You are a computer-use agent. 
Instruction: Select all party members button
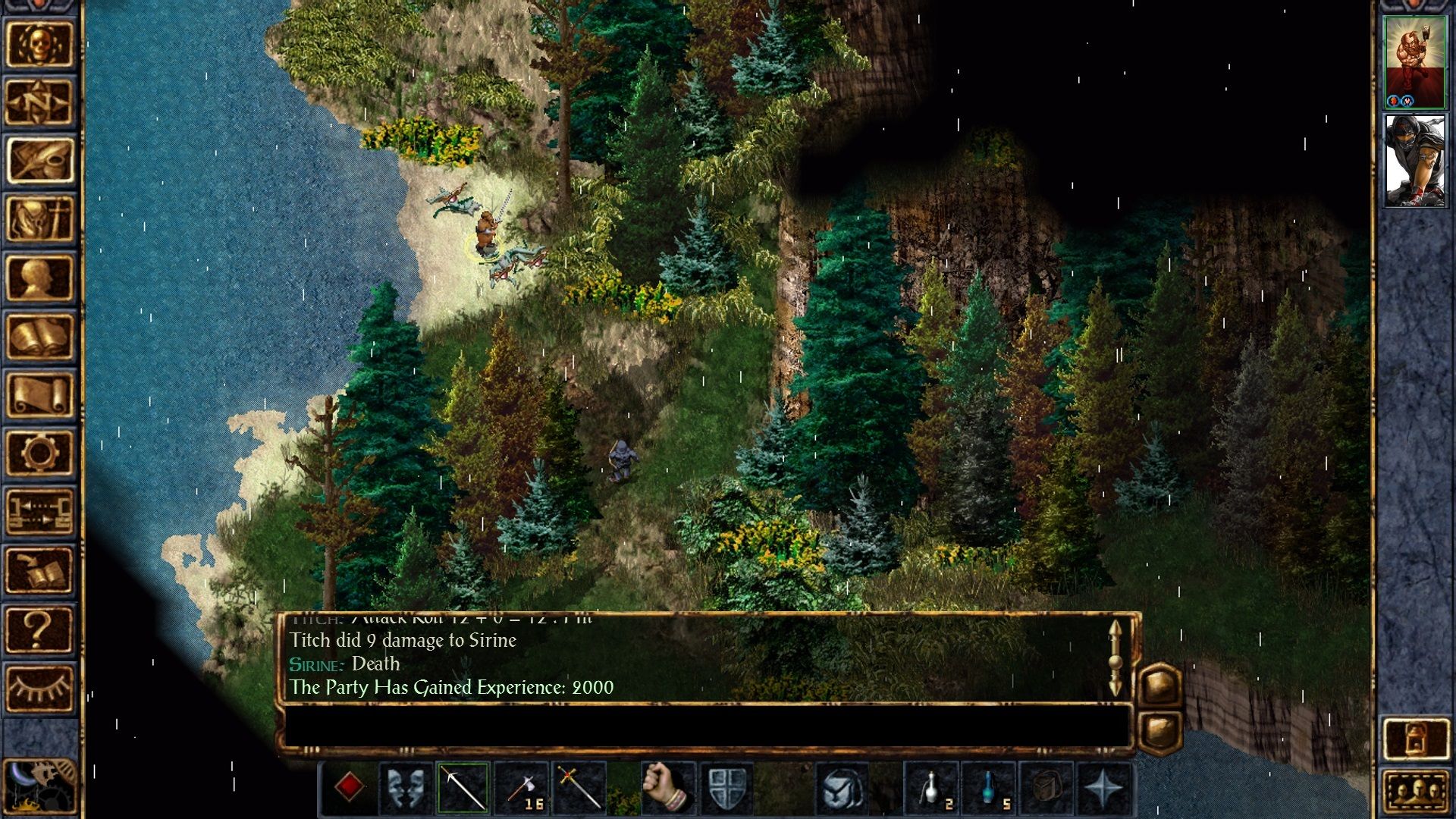click(x=1415, y=792)
